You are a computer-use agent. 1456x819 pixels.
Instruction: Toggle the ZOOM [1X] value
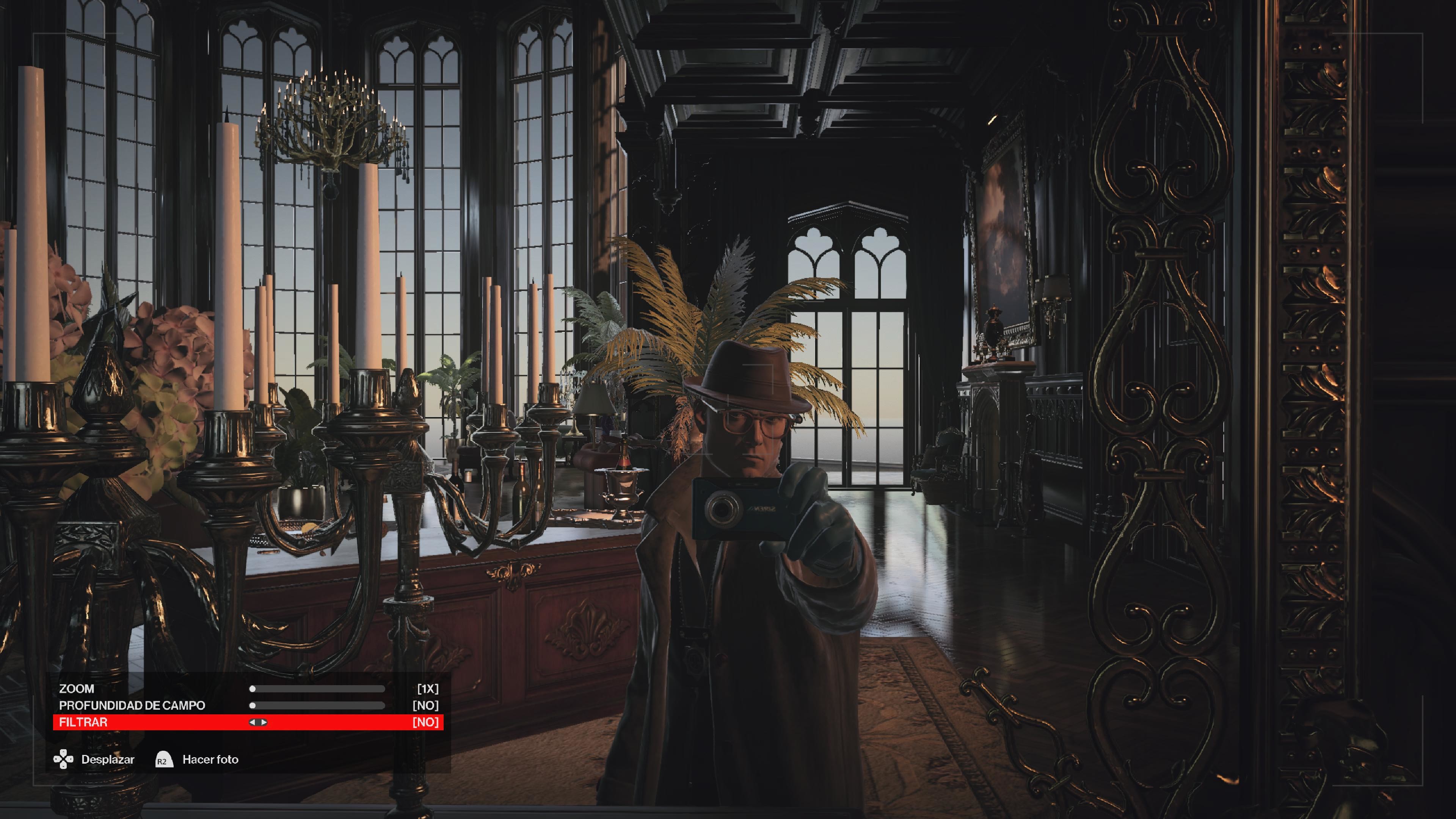(428, 689)
